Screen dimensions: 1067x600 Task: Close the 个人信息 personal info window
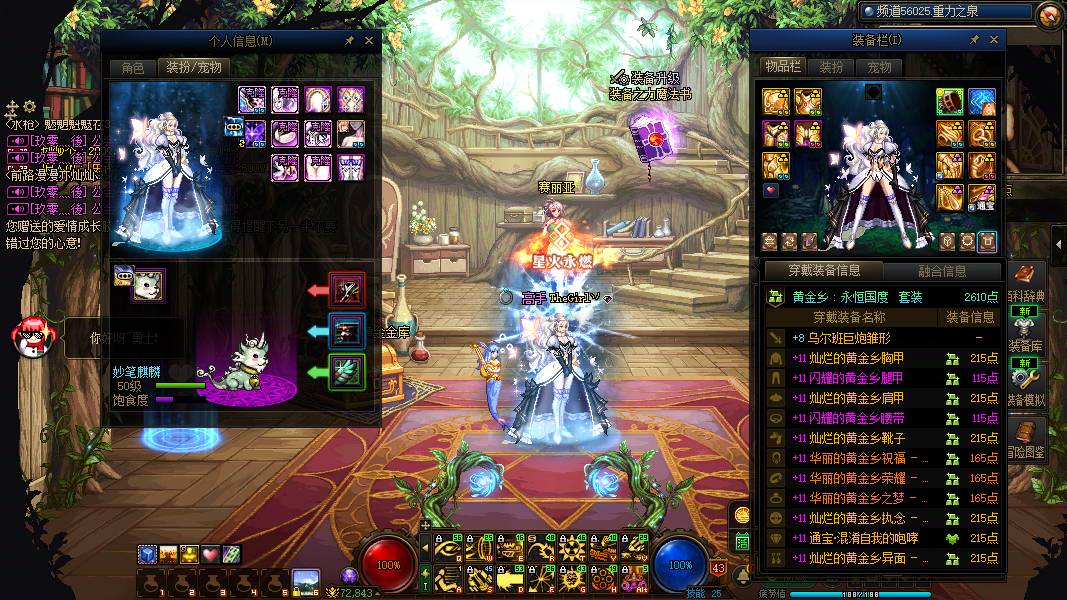pyautogui.click(x=369, y=41)
